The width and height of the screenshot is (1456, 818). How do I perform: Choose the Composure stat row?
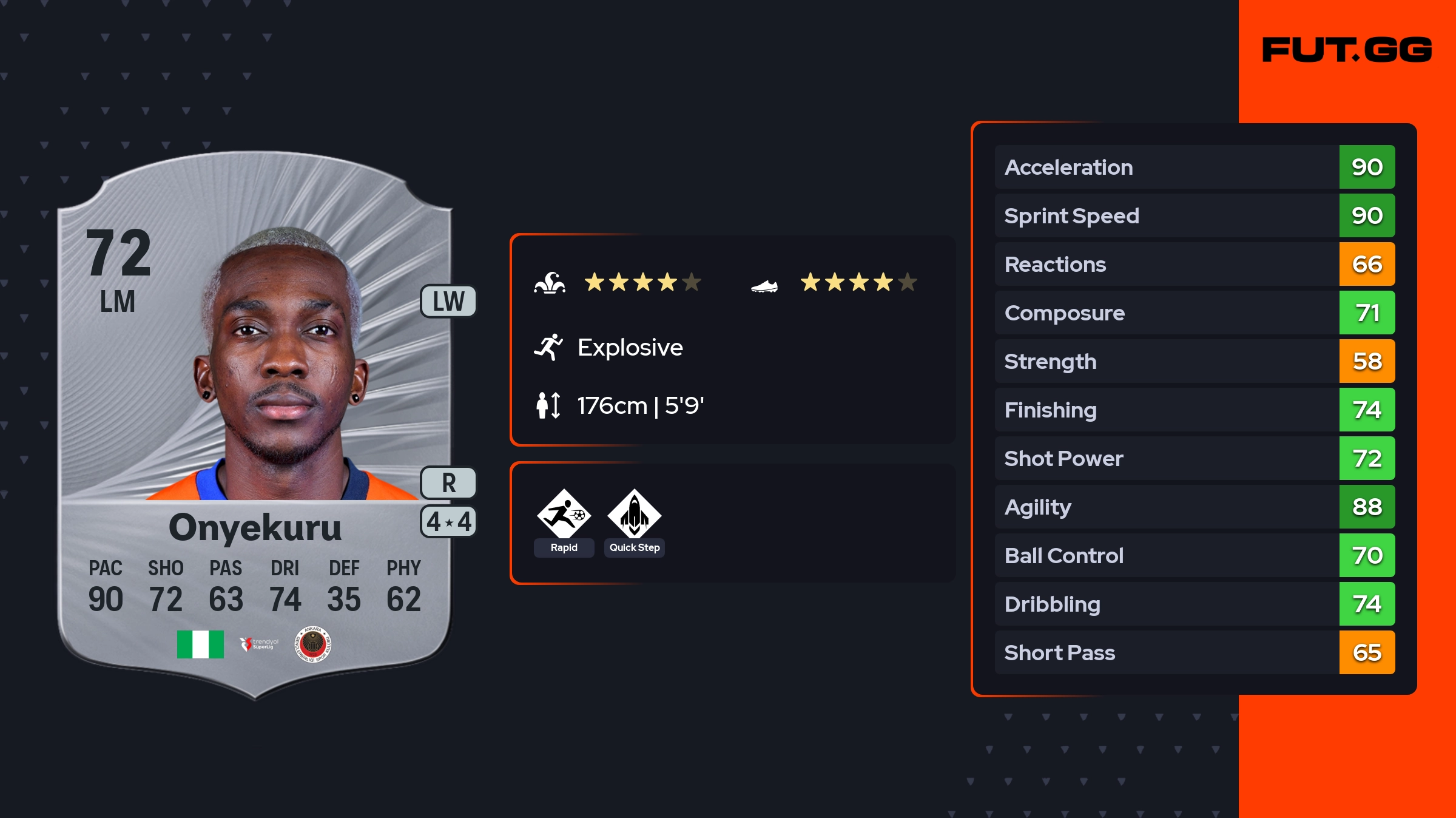click(1194, 313)
